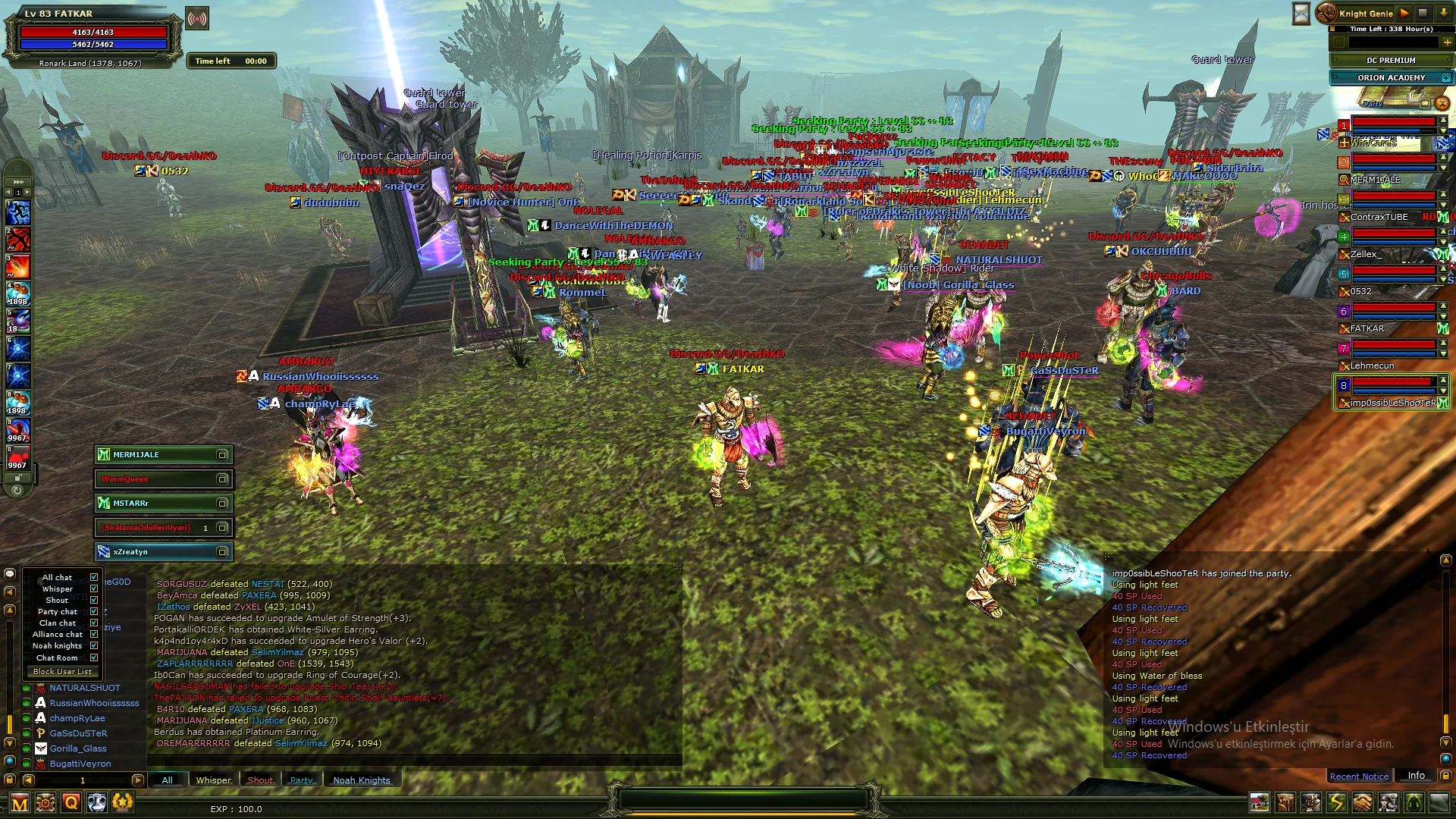Screen dimensions: 1456x819
Task: Click the handshake trade icon
Action: [1362, 802]
